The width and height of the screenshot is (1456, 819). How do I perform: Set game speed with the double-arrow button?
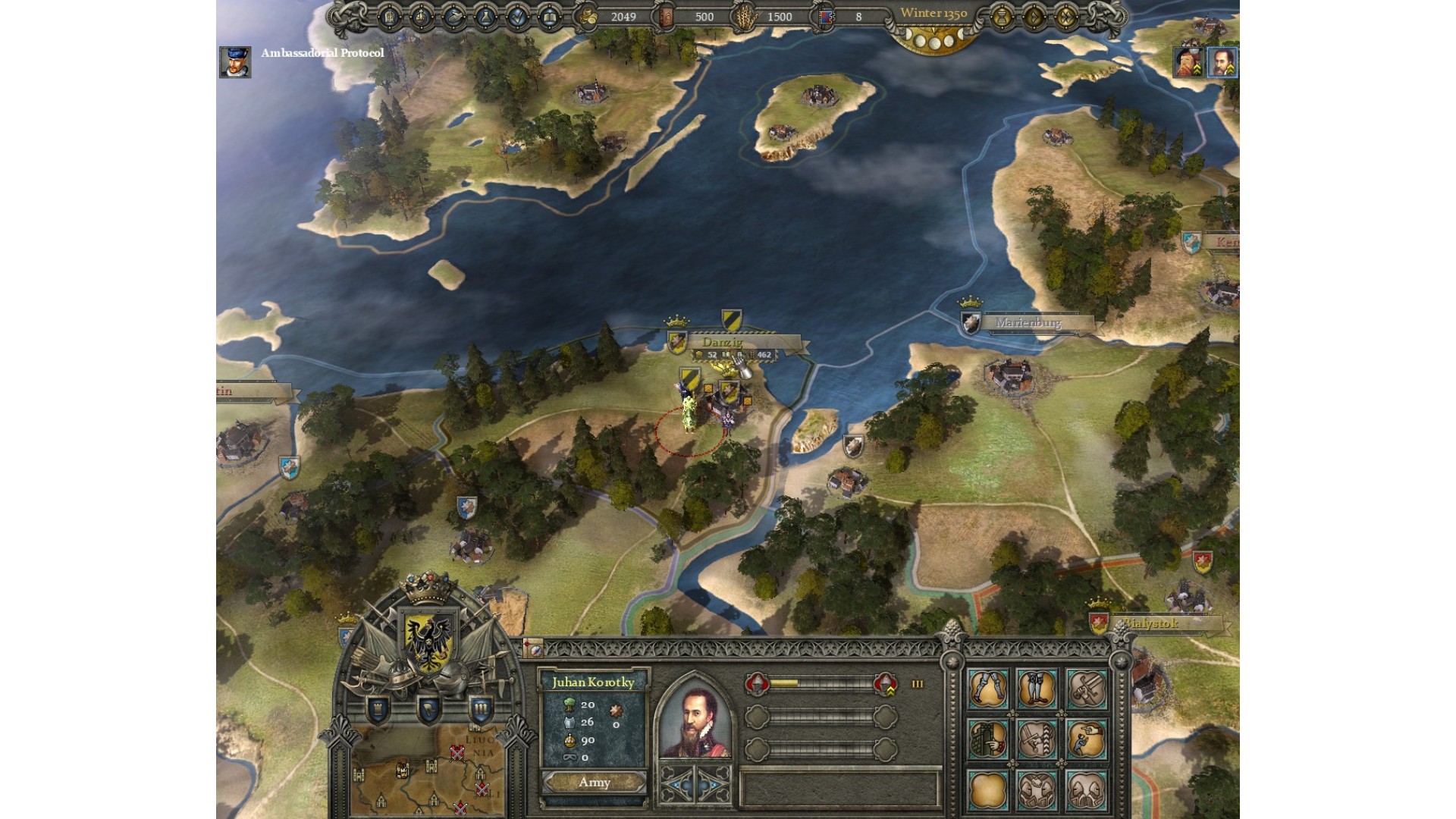1066,17
